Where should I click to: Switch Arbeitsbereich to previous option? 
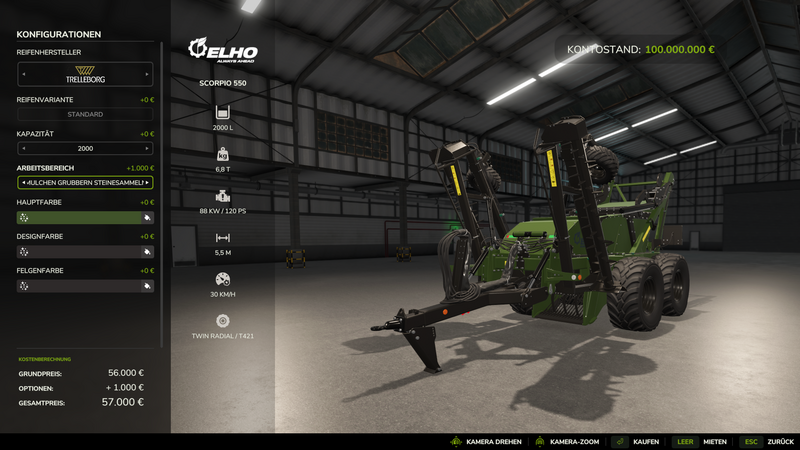(x=22, y=183)
